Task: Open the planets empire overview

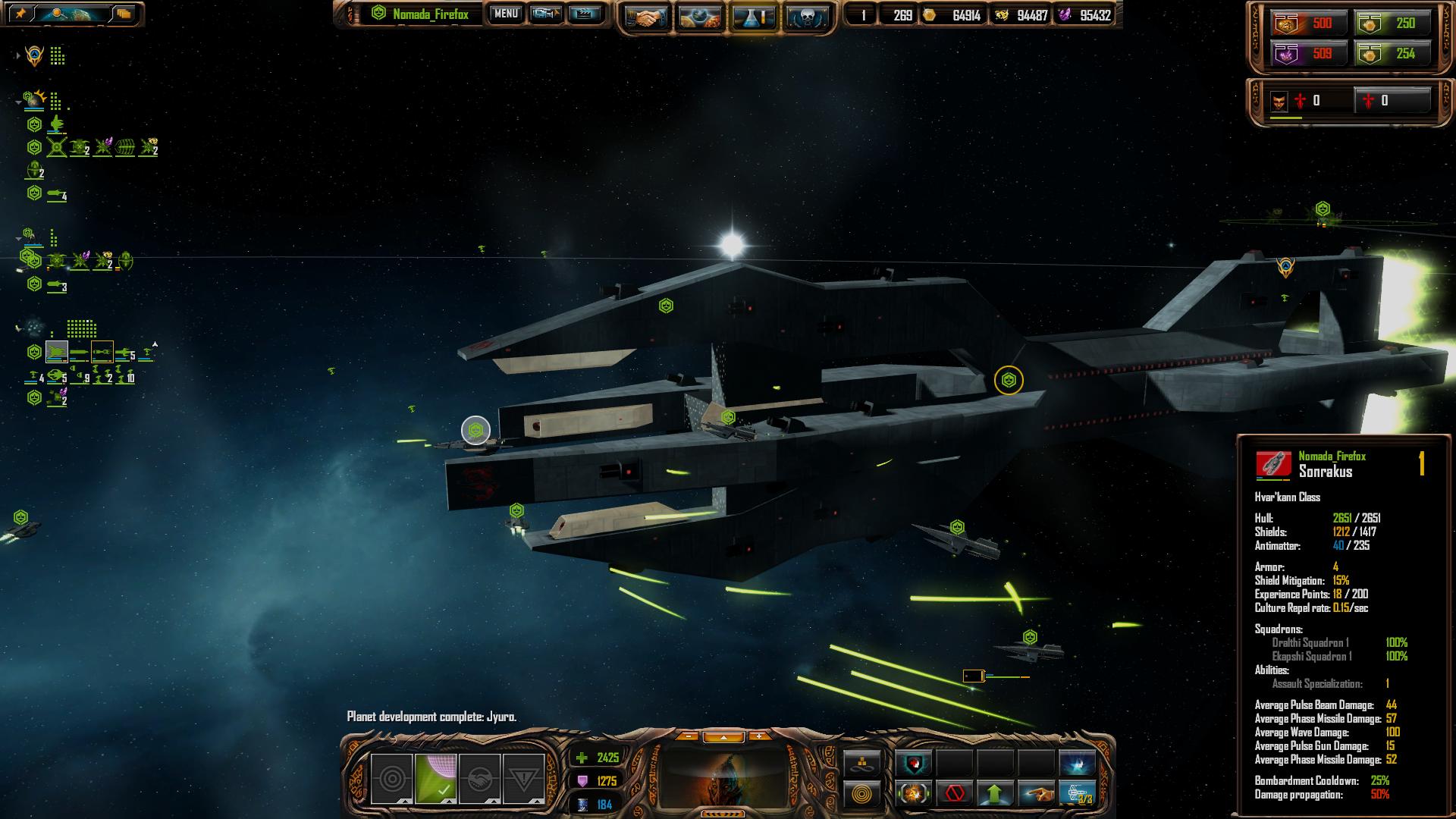Action: coord(701,17)
